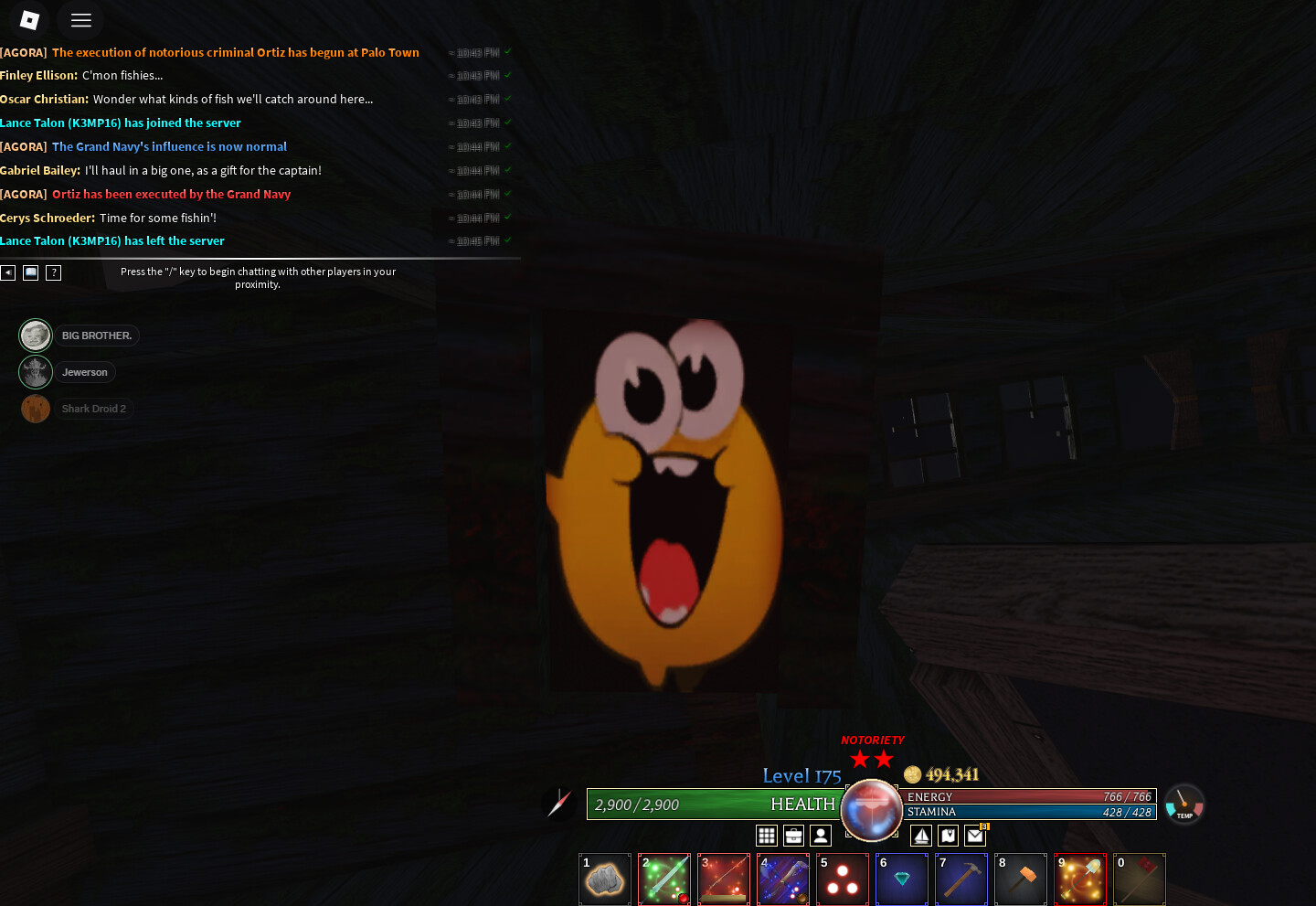Open the map icon
Image resolution: width=1316 pixels, height=906 pixels.
click(x=949, y=836)
